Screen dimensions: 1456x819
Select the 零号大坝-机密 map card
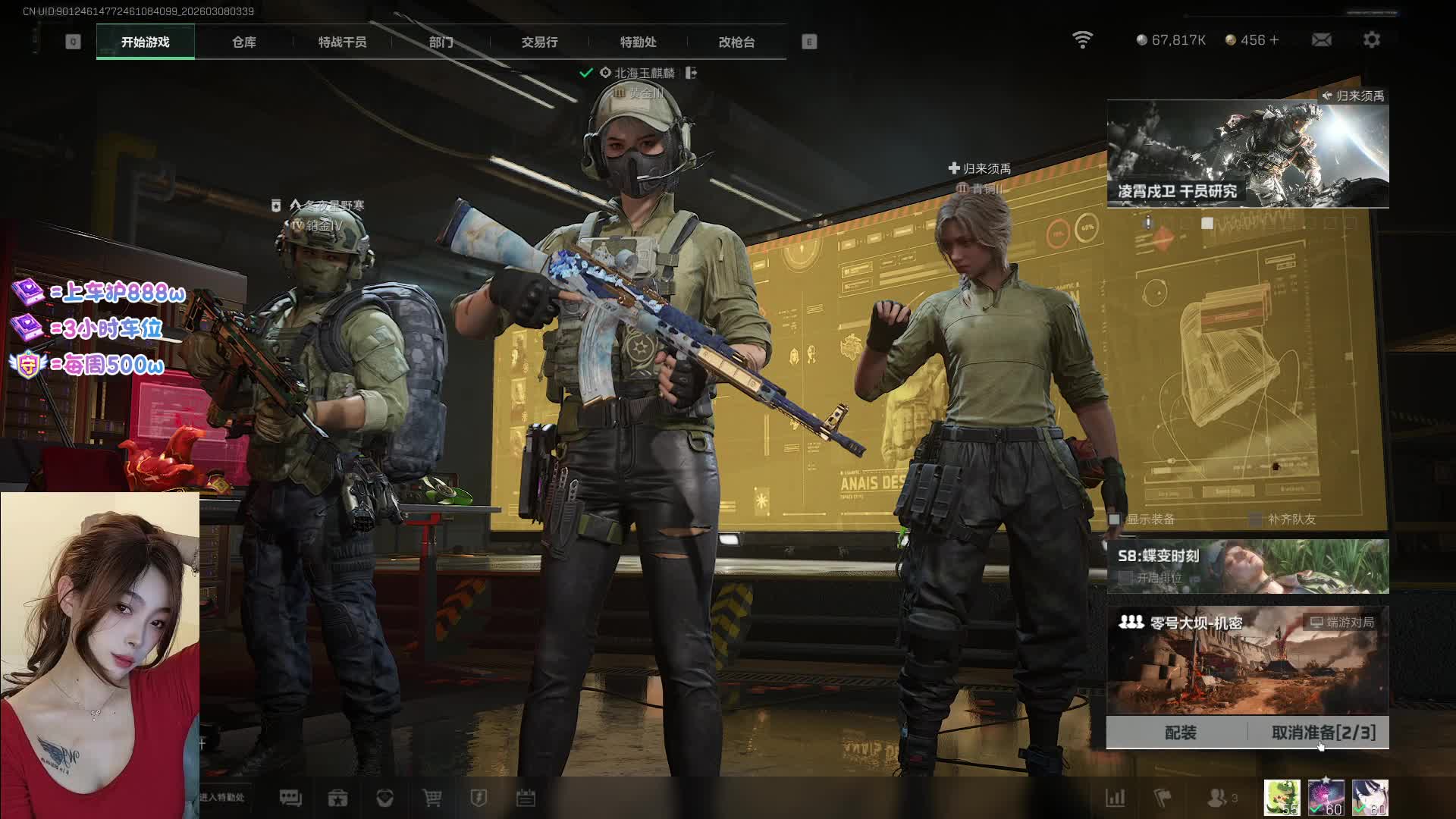tap(1247, 660)
